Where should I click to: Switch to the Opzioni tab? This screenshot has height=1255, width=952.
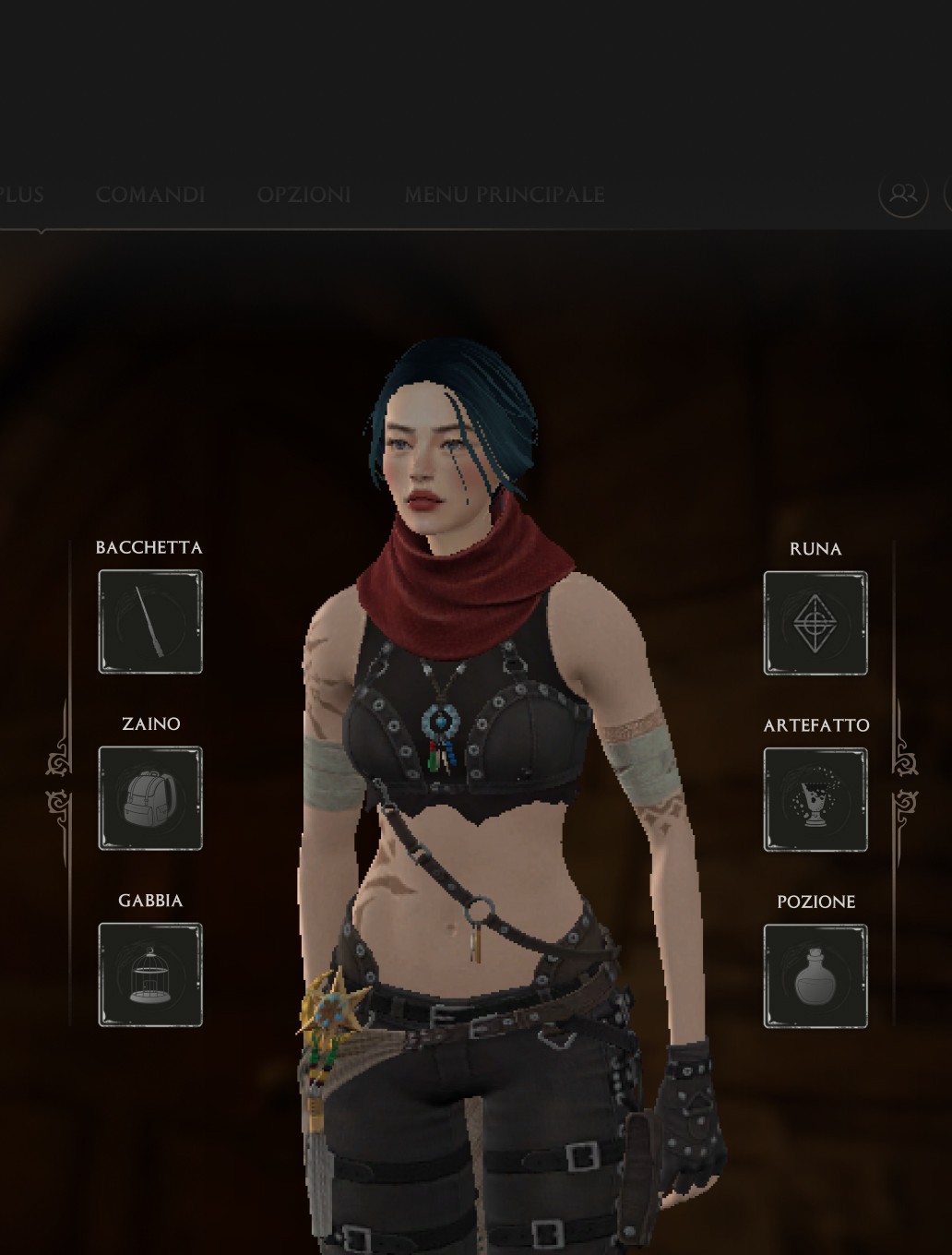[303, 195]
